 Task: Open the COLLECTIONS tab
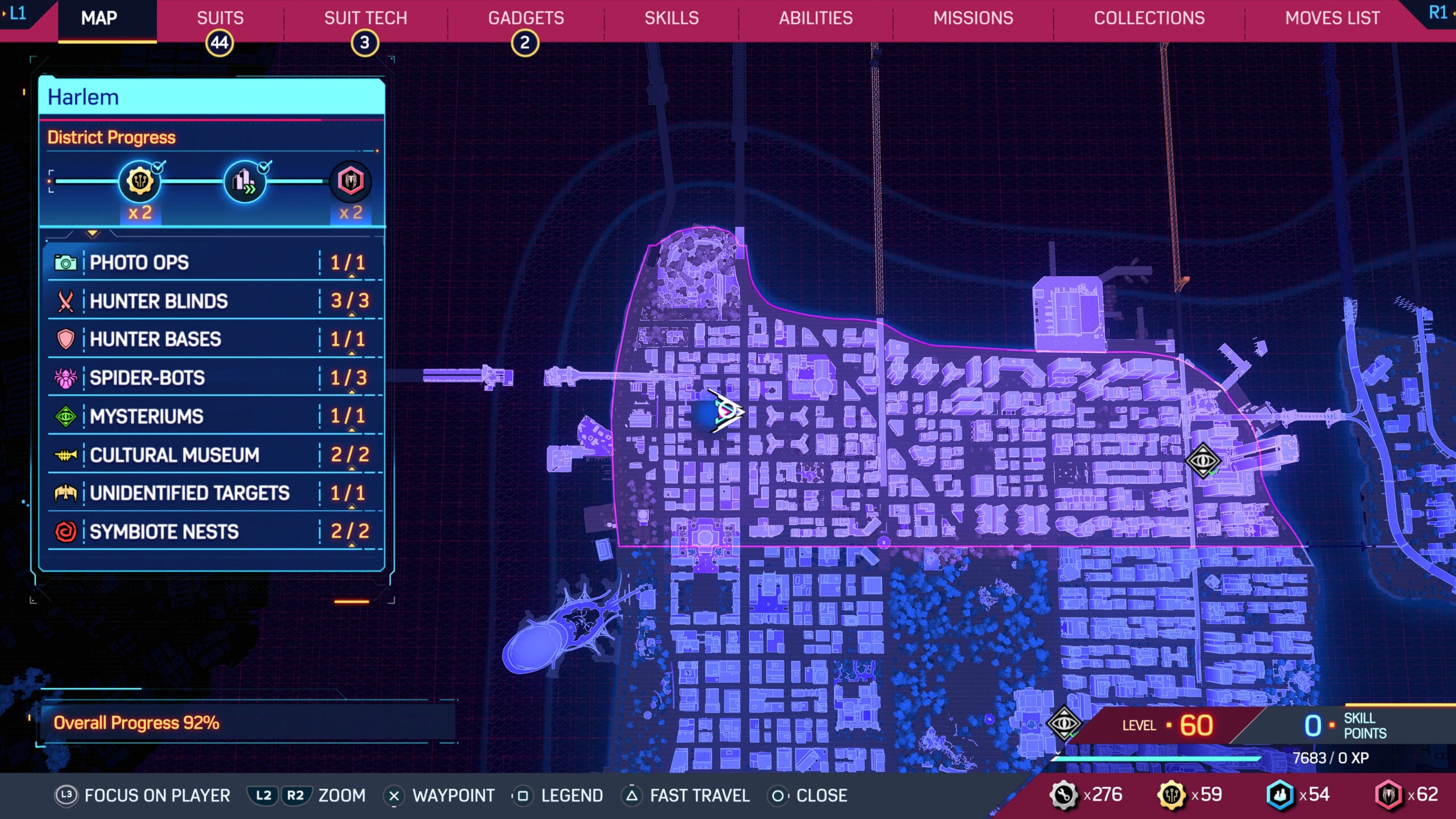1149,18
